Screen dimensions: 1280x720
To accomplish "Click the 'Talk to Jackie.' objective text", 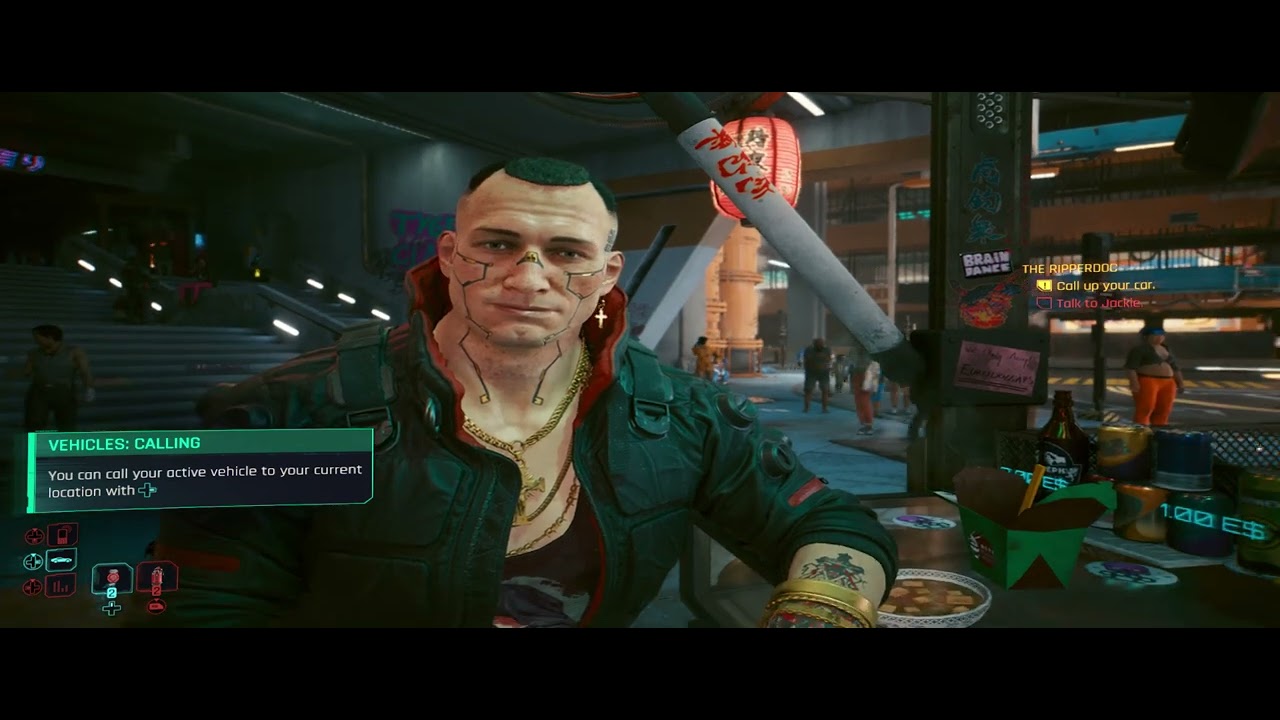I will click(1098, 303).
